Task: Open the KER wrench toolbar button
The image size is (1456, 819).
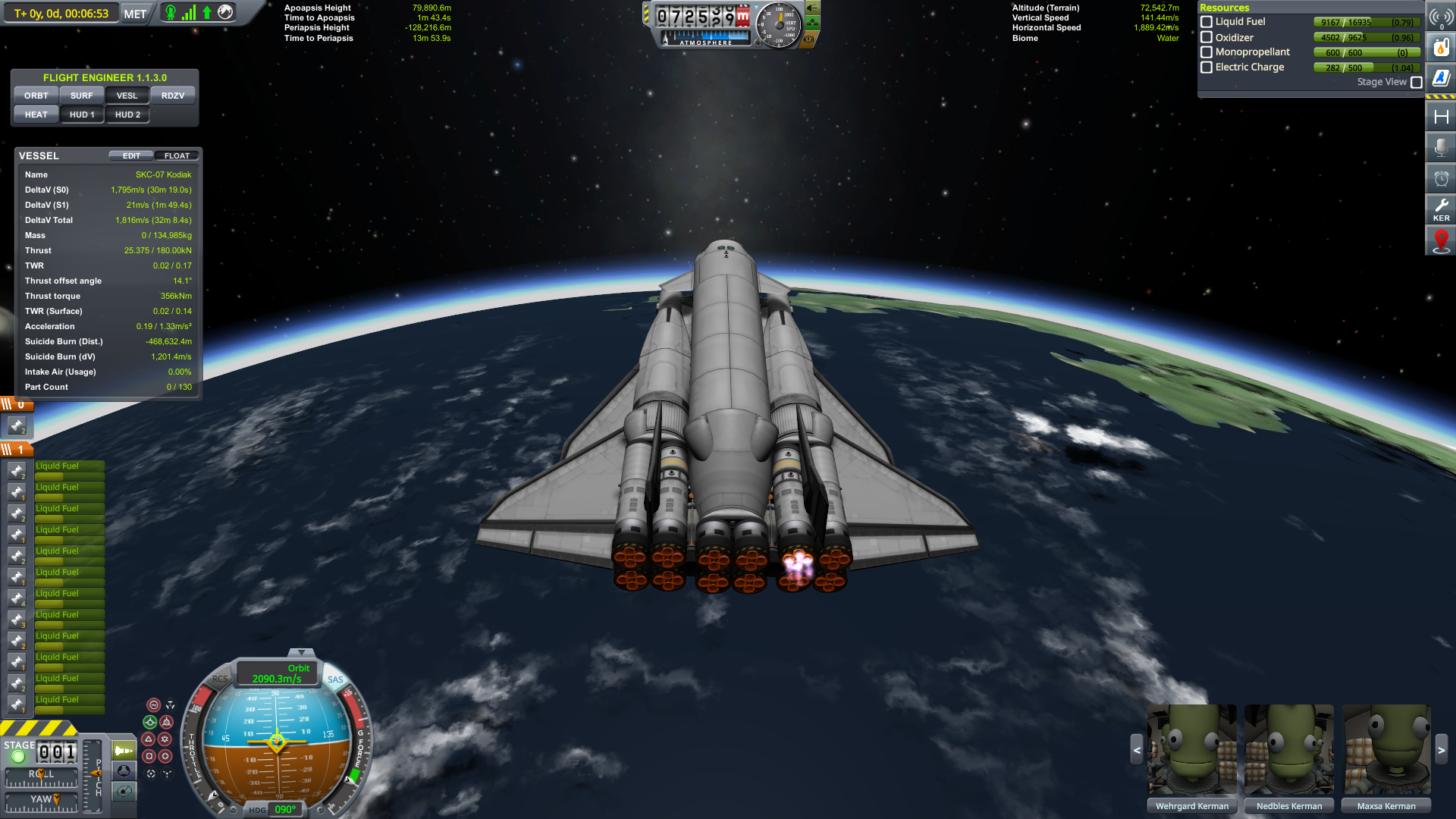Action: pyautogui.click(x=1441, y=209)
